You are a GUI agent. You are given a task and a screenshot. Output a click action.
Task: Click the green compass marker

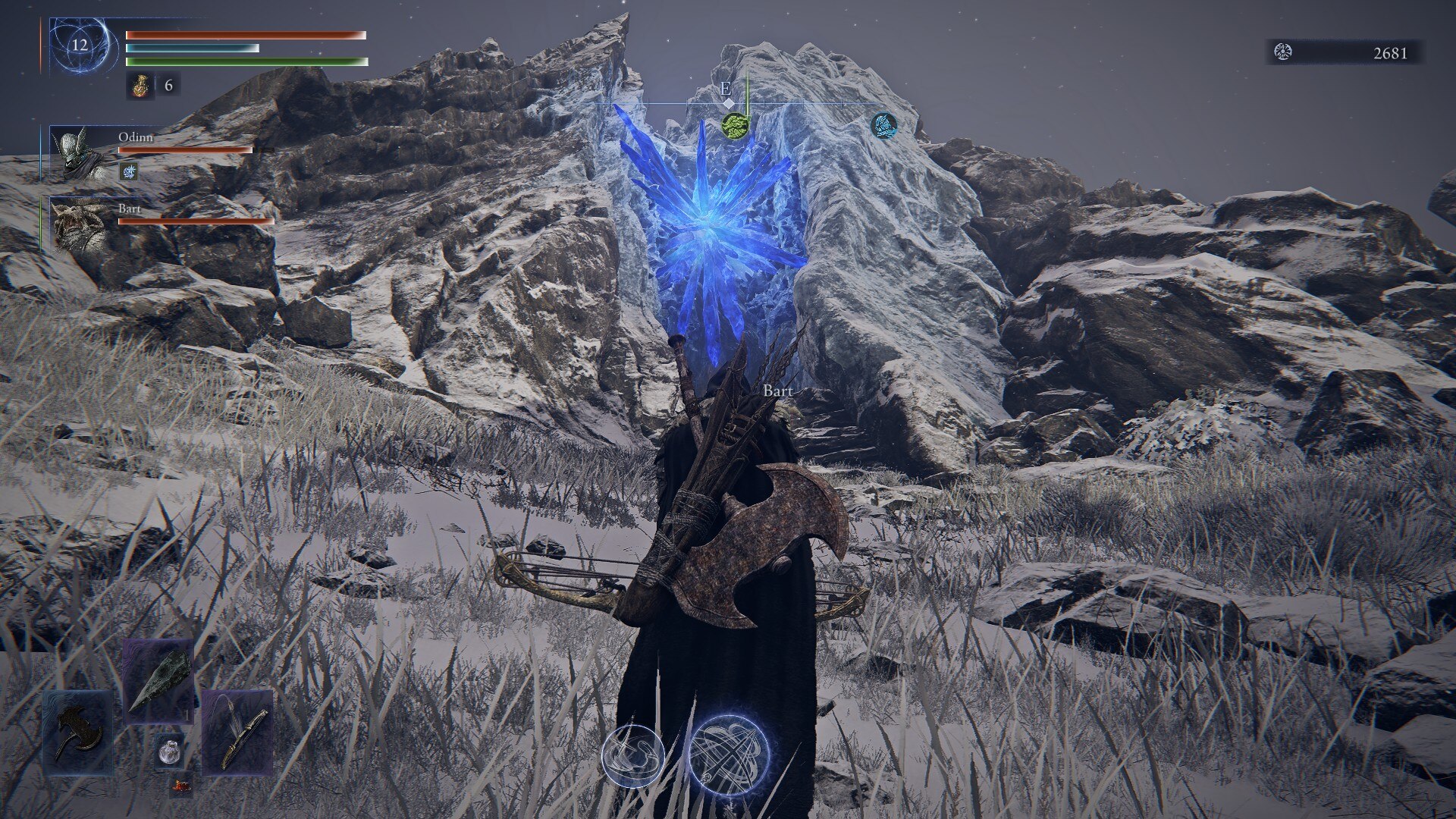[735, 126]
